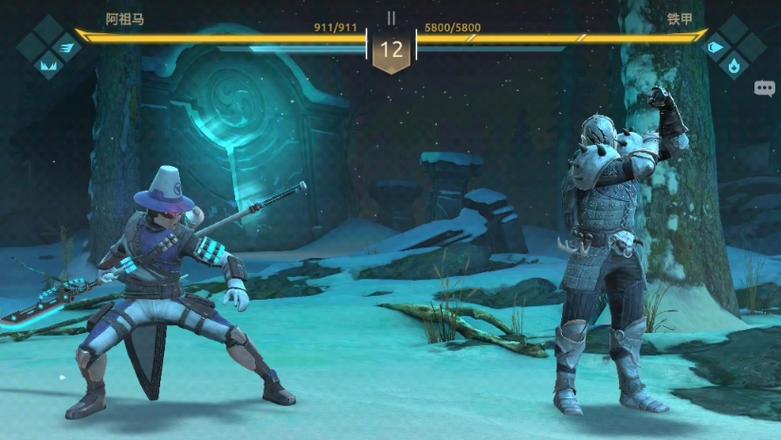Image resolution: width=781 pixels, height=440 pixels.
Task: Pause the fight with the pause button
Action: point(391,18)
